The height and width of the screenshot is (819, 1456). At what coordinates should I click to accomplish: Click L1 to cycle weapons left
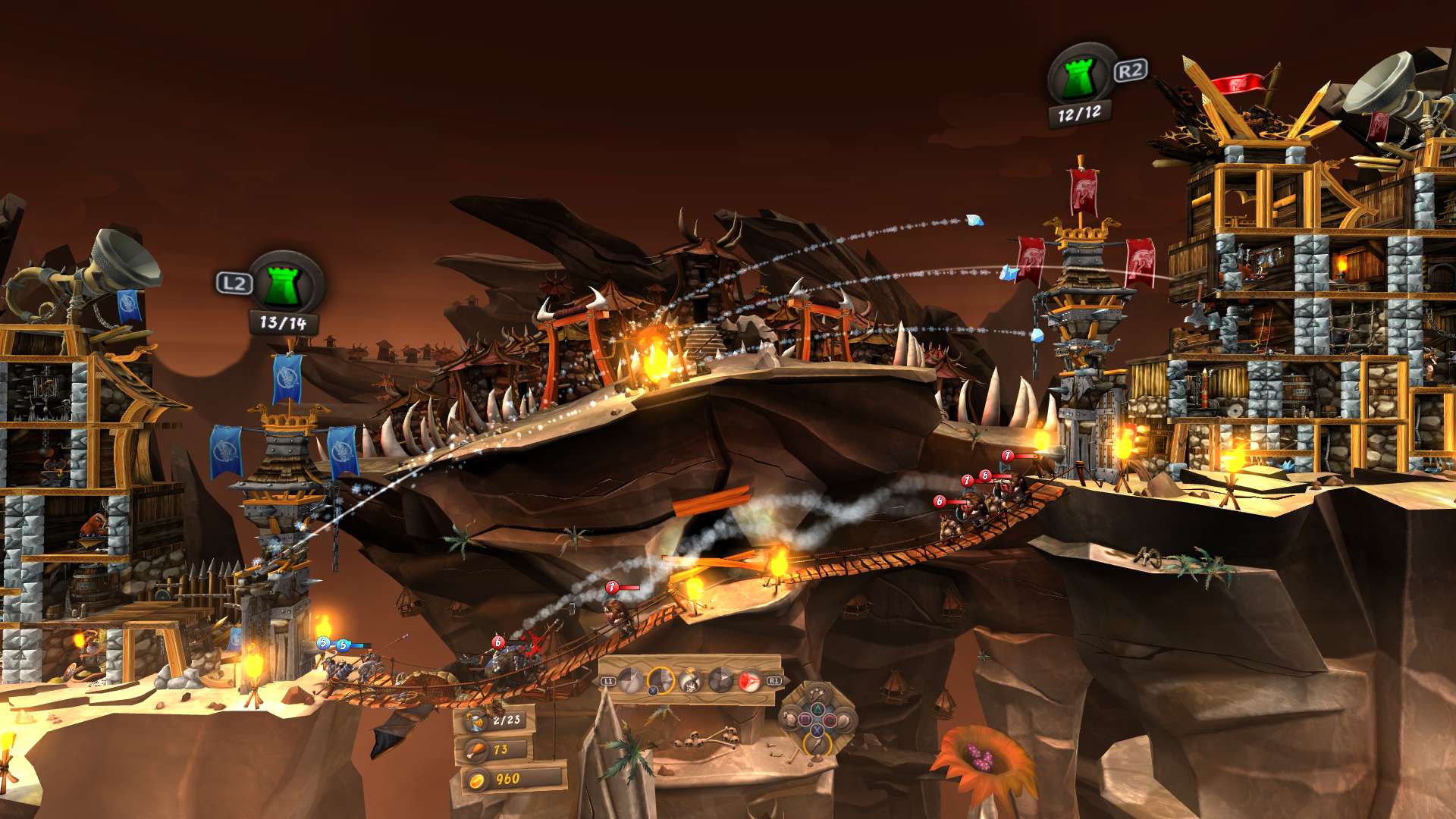tap(609, 680)
